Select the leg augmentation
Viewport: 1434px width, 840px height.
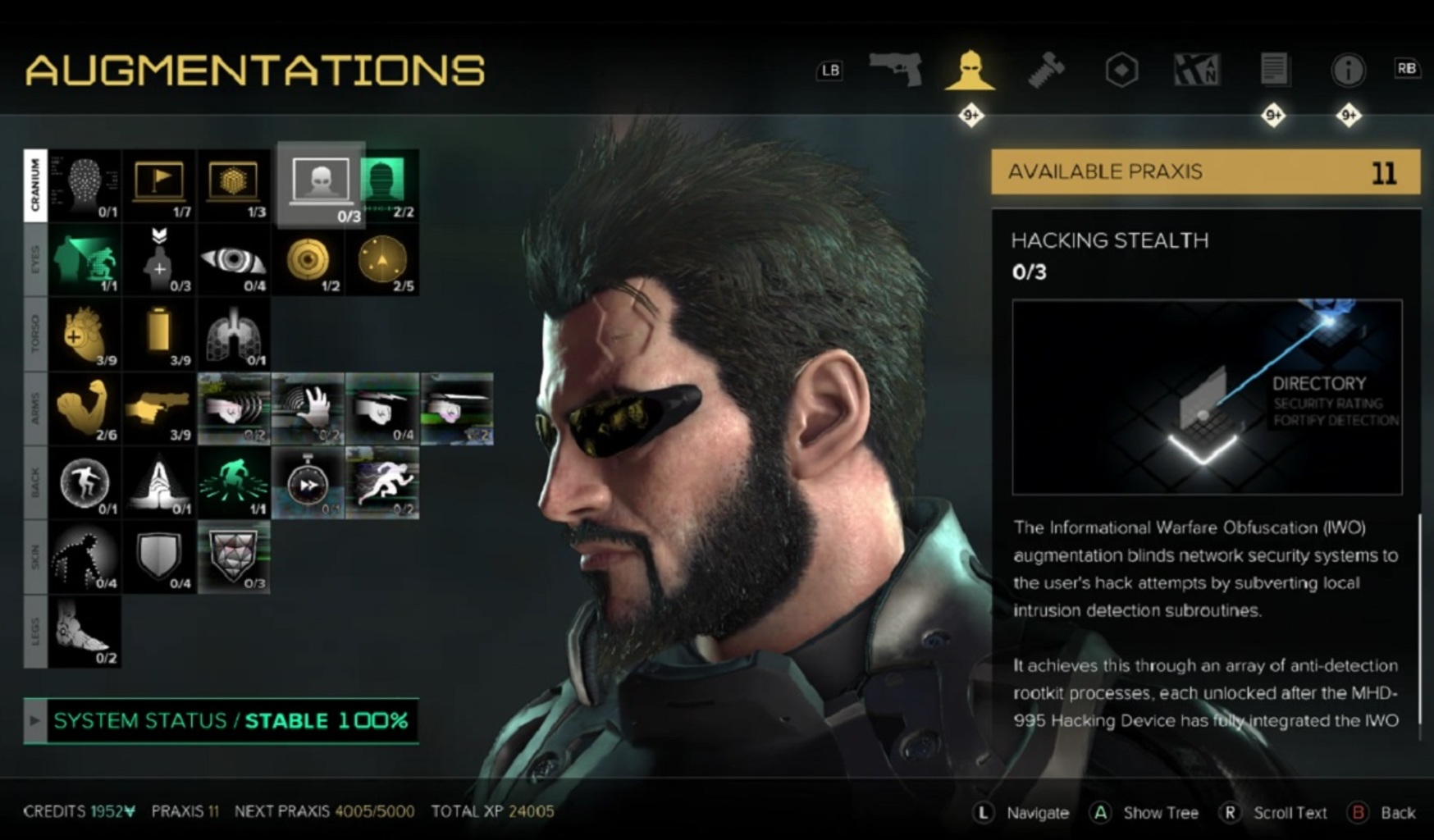(x=84, y=632)
